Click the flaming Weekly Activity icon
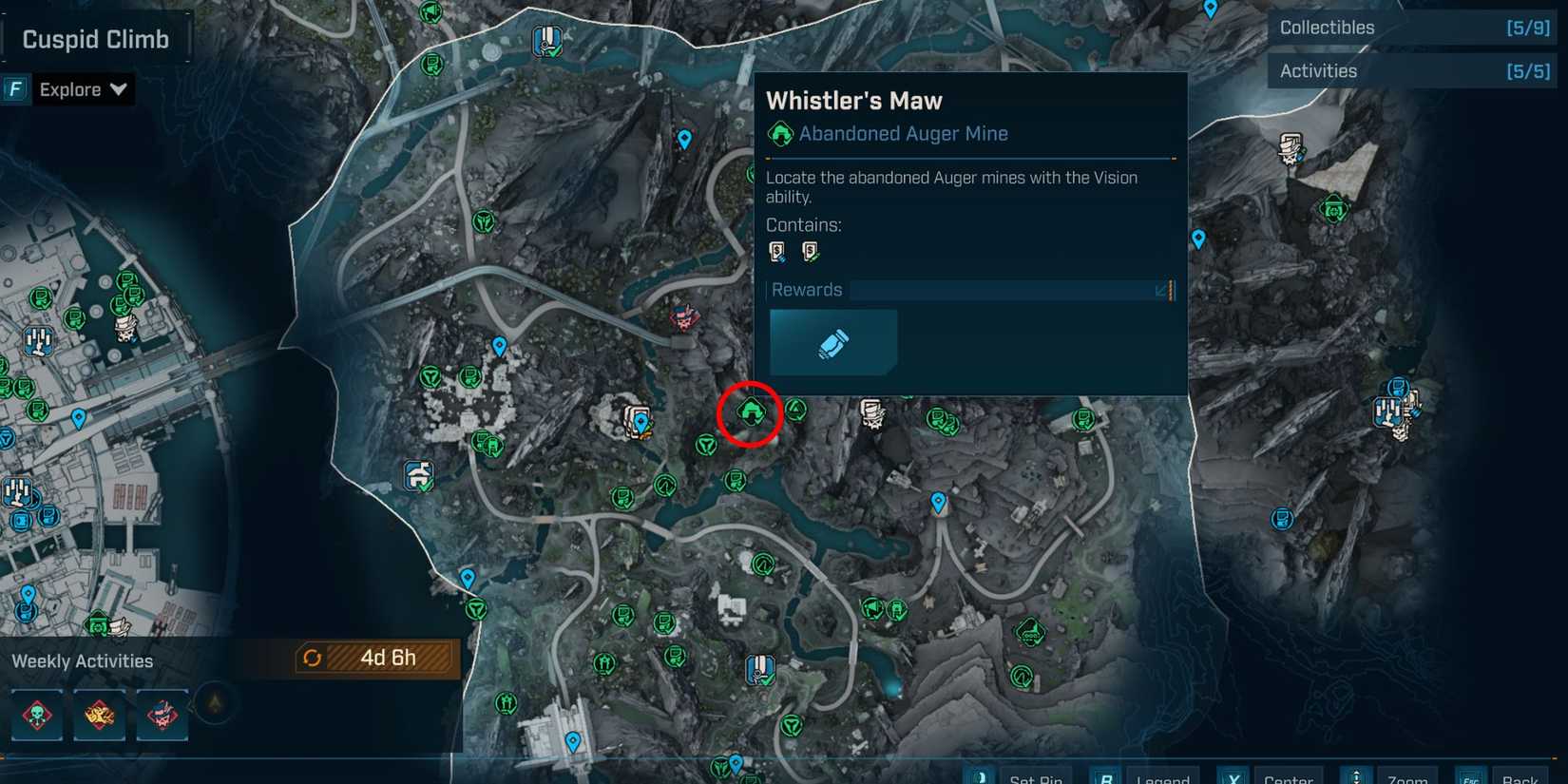The height and width of the screenshot is (784, 1568). tap(99, 715)
